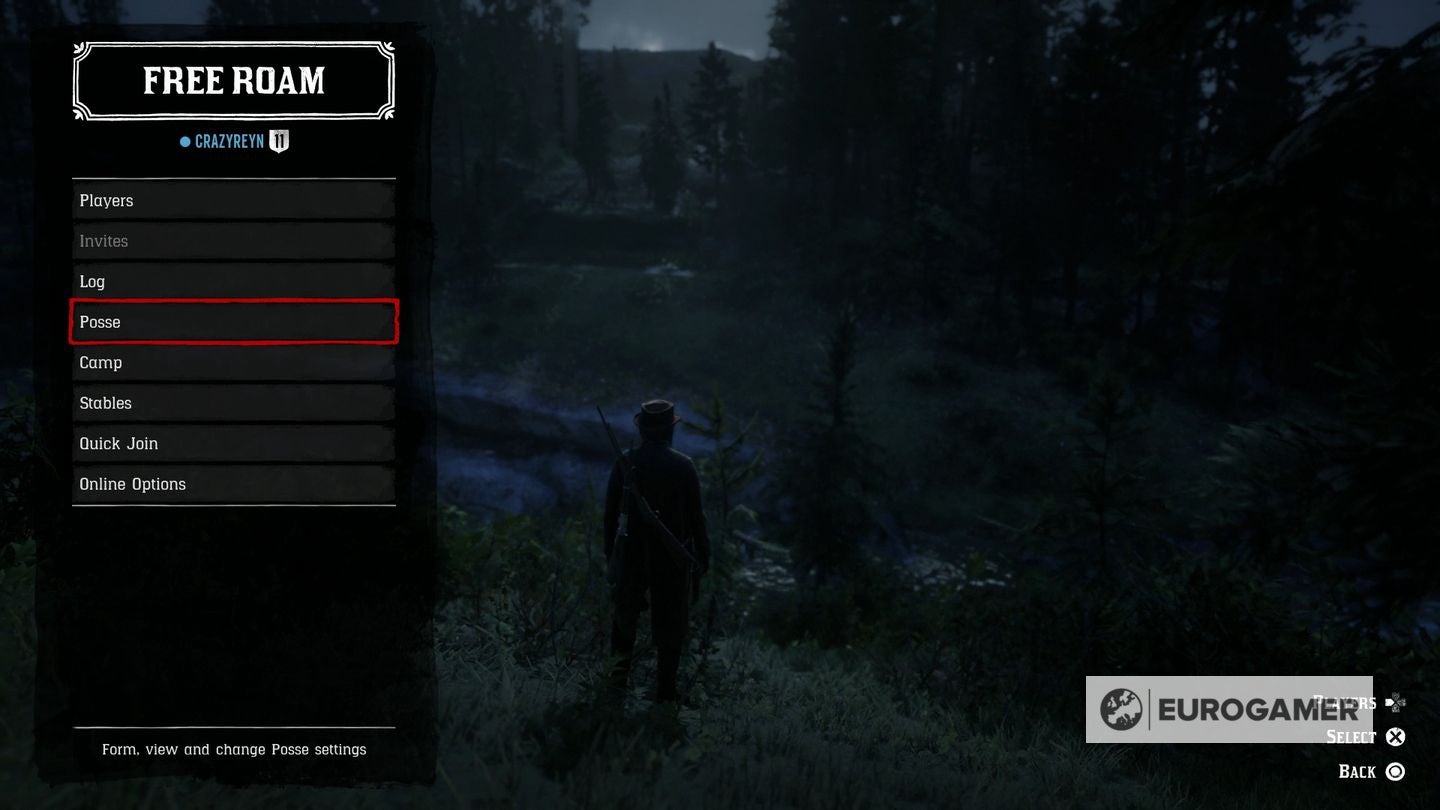The height and width of the screenshot is (810, 1440).
Task: Open the Log entry
Action: pos(233,281)
